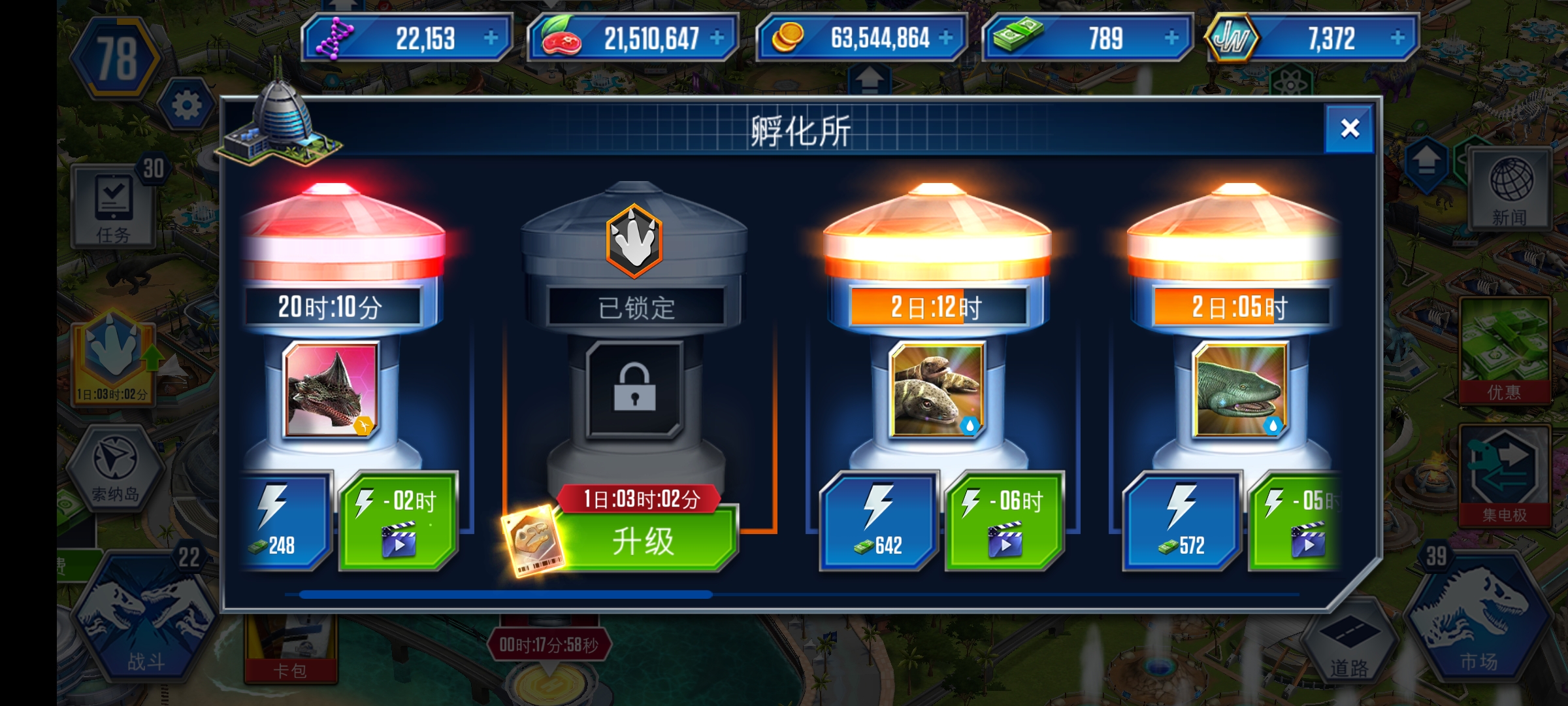Watch a video to cut 05时
1568x706 pixels.
click(1297, 521)
